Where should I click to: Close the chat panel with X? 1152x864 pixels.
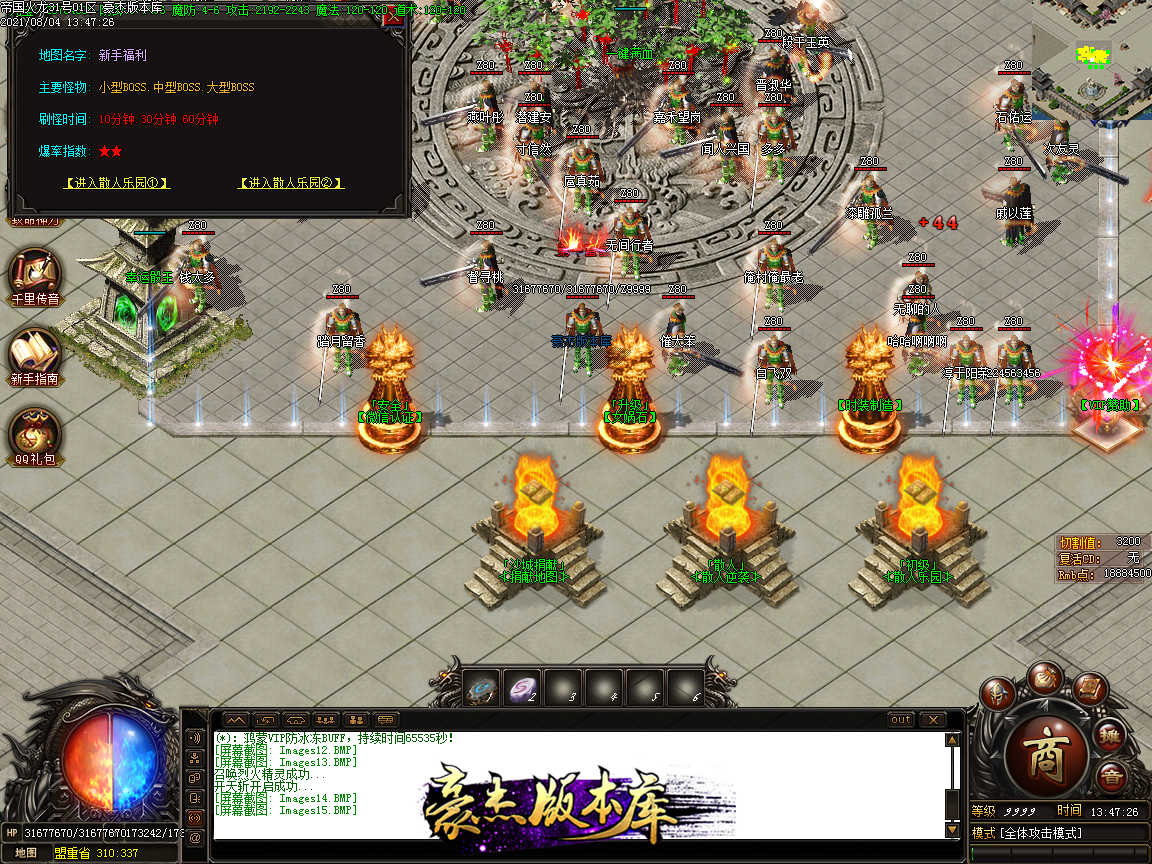932,720
